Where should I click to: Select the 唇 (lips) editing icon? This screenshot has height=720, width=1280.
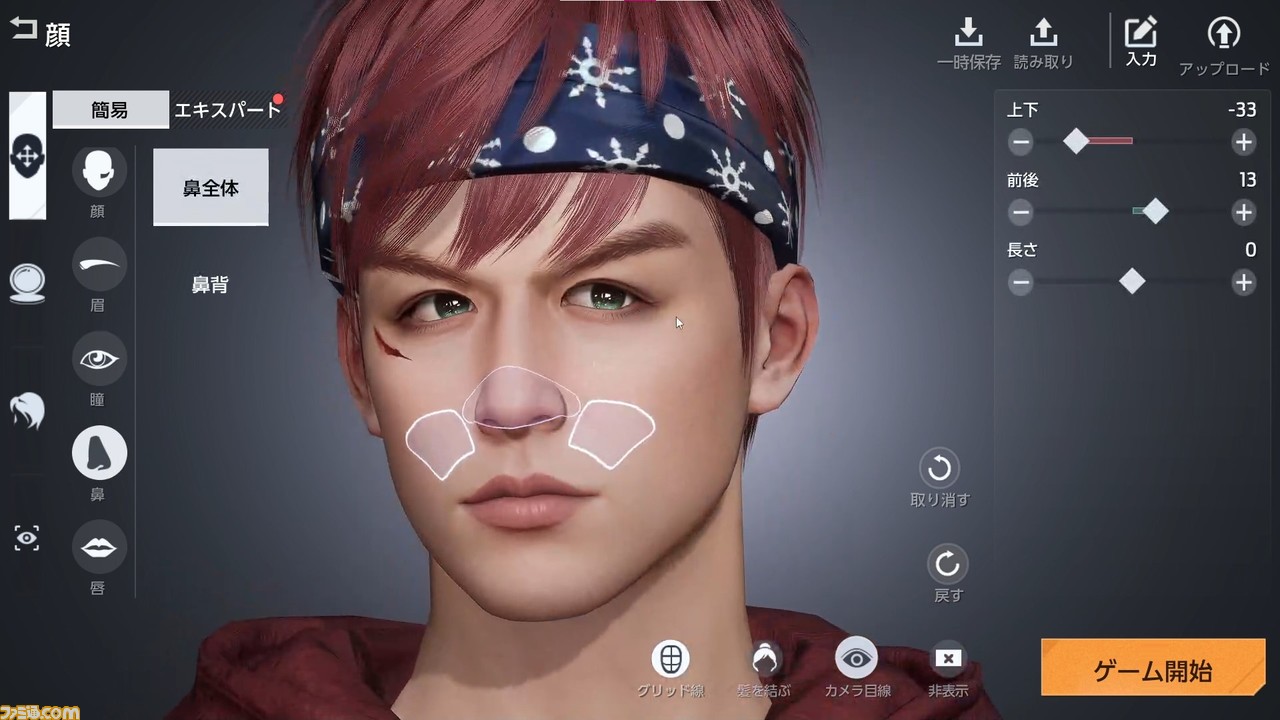[x=97, y=547]
